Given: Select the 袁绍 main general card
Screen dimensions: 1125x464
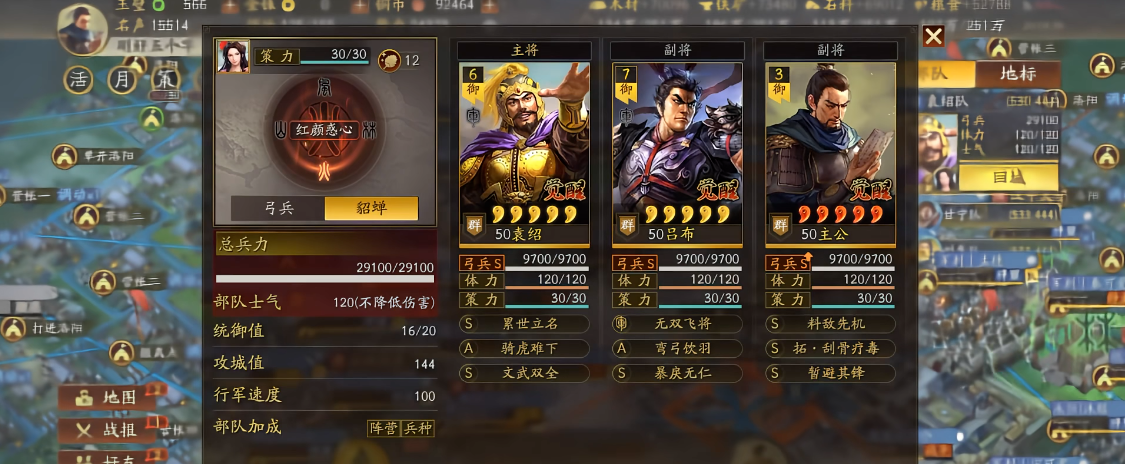Looking at the screenshot, I should [x=524, y=150].
